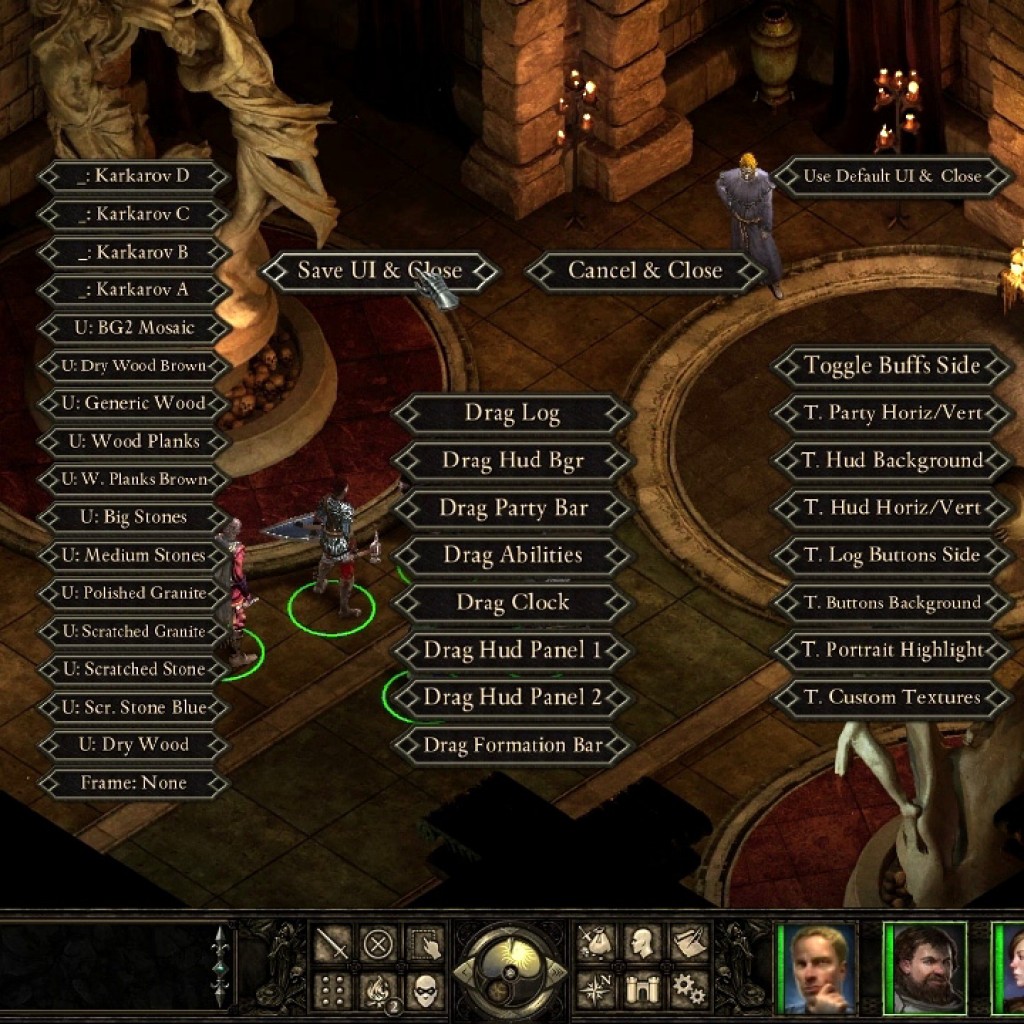This screenshot has width=1024, height=1024.
Task: Choose Cancel & Close
Action: [645, 271]
